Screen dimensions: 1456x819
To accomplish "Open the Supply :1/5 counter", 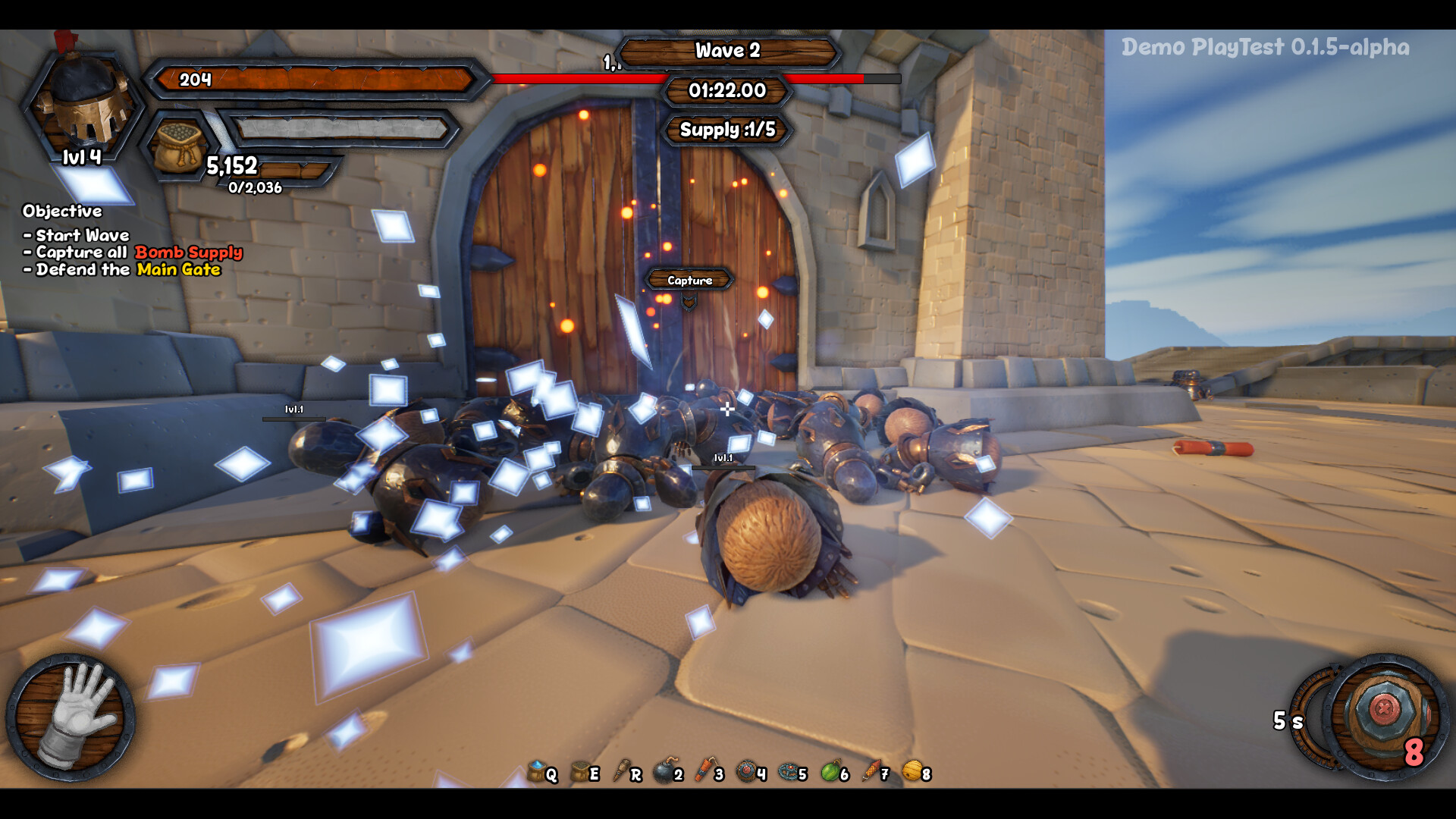I will point(726,130).
